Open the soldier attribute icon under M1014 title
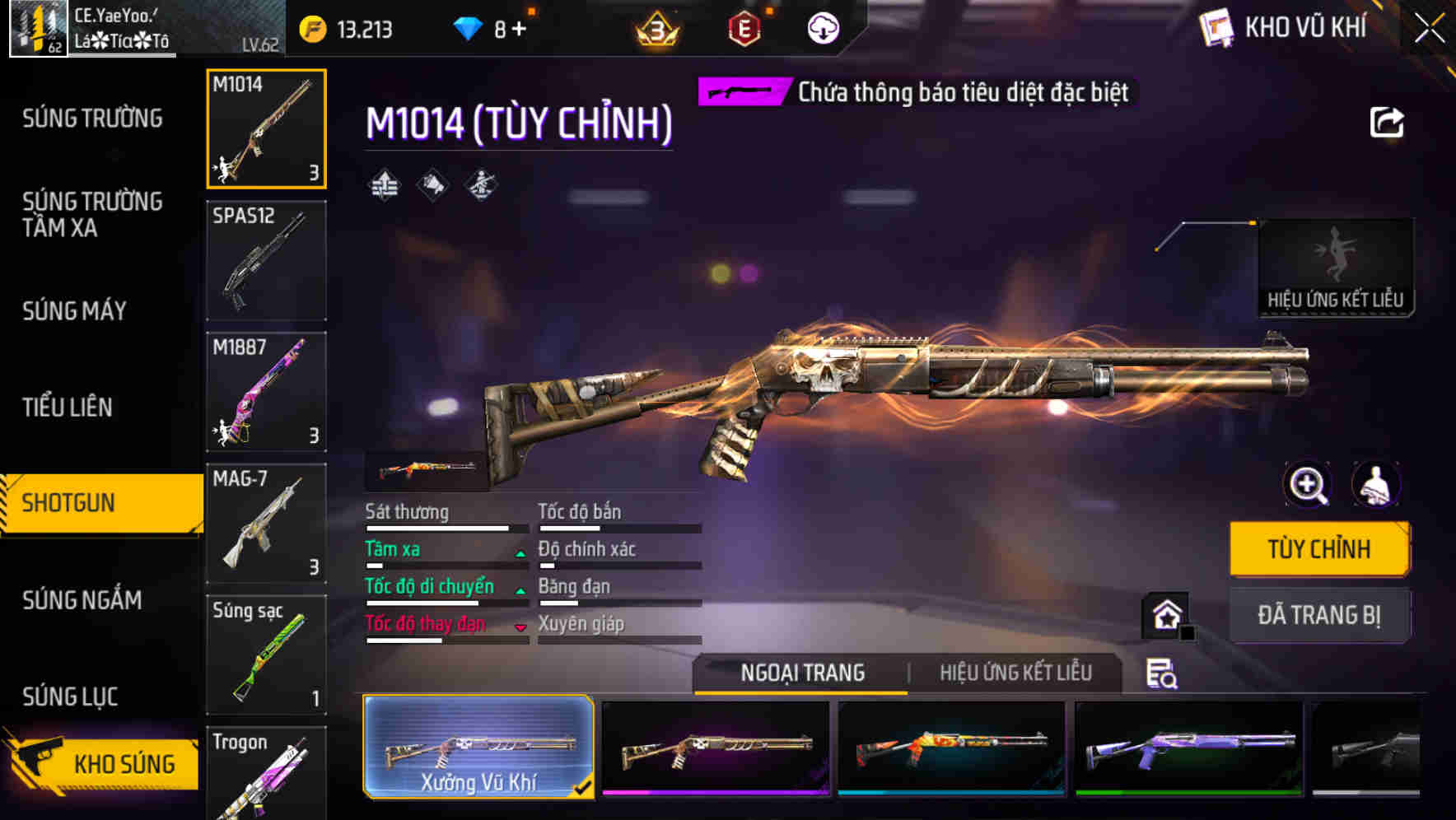The image size is (1456, 820). pos(481,186)
